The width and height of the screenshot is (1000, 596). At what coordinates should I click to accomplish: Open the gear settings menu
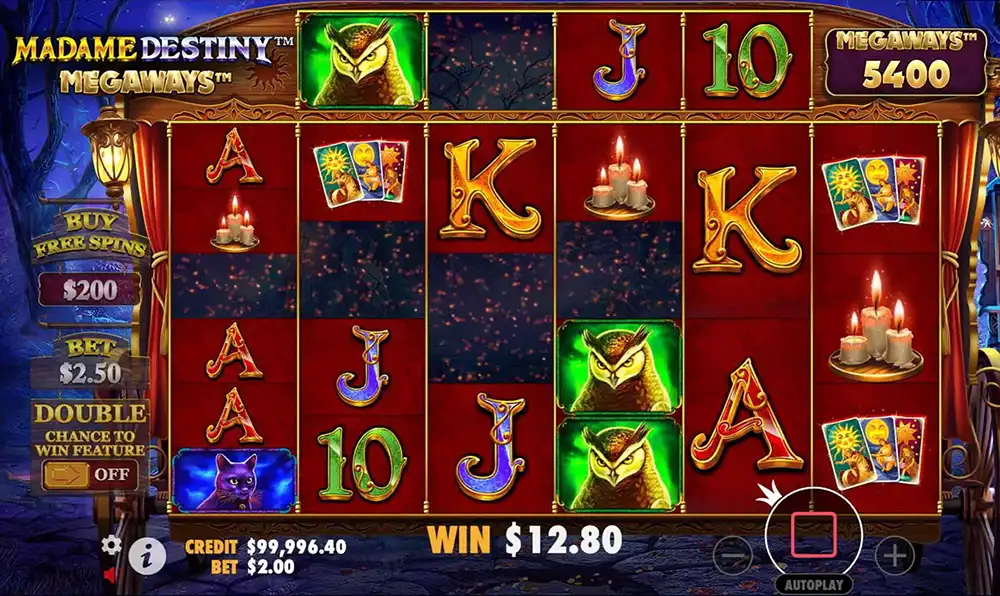click(111, 545)
